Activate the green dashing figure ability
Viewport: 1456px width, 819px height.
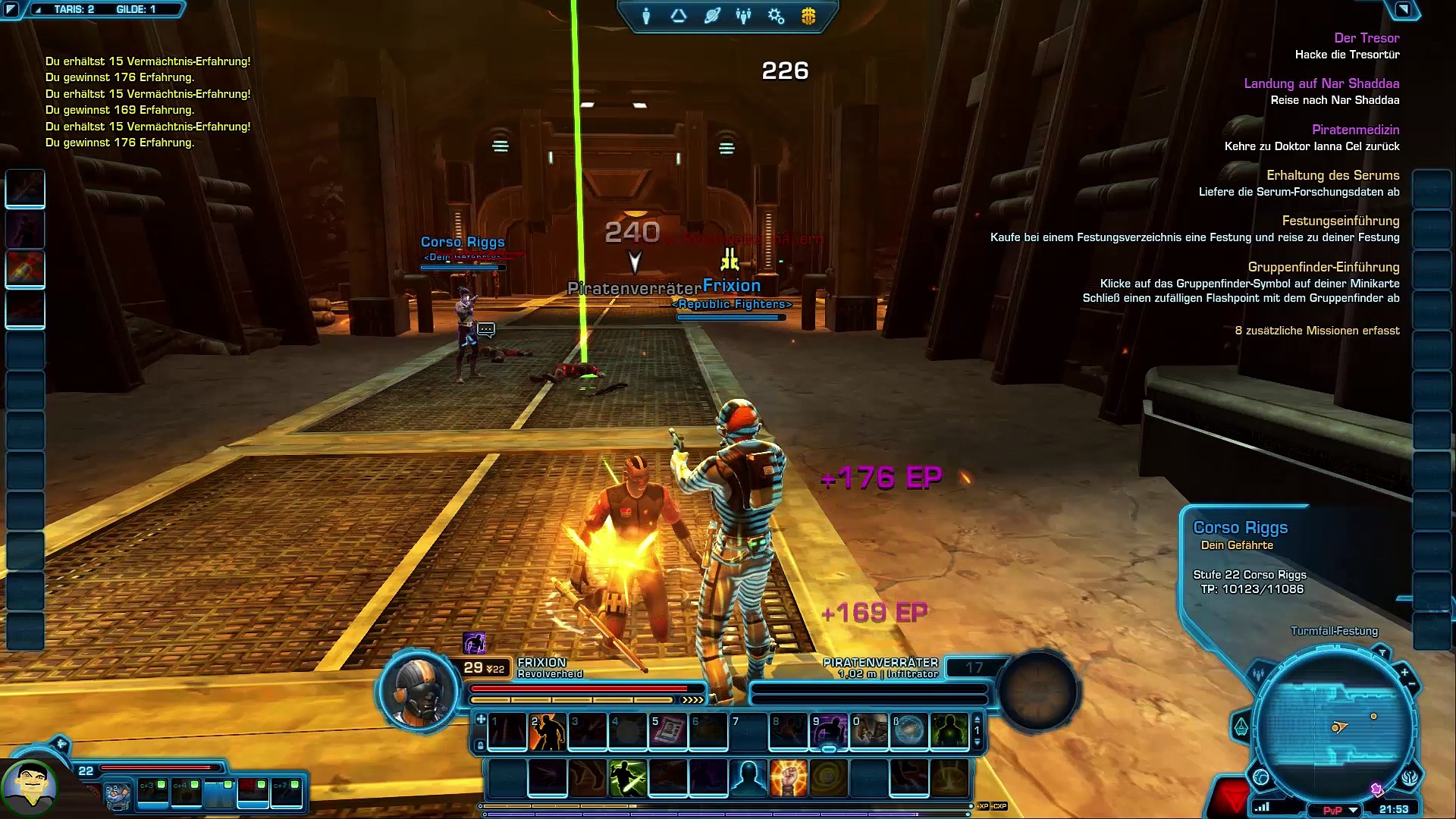(x=628, y=778)
